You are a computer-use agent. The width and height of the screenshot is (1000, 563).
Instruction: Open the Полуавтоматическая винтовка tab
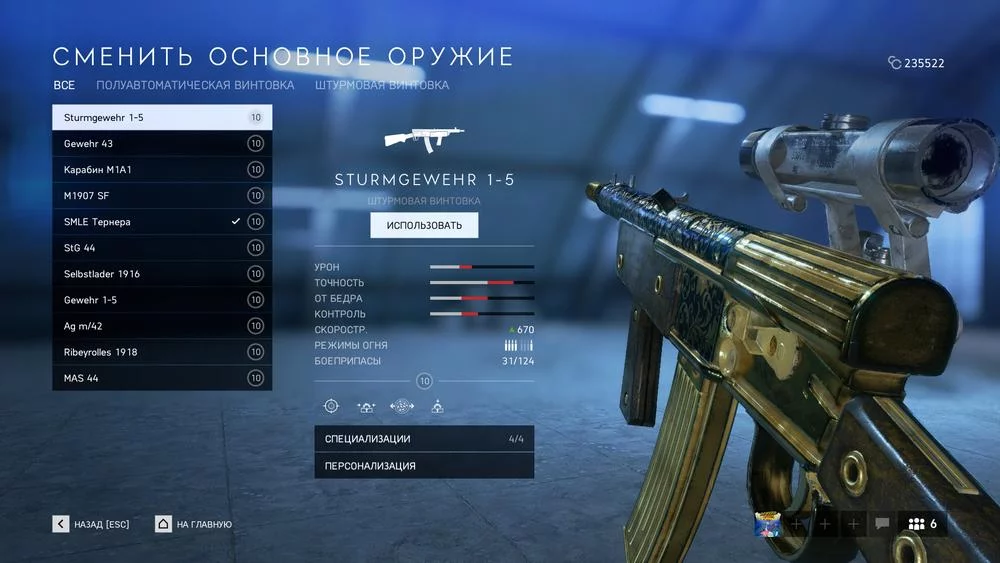click(x=195, y=85)
